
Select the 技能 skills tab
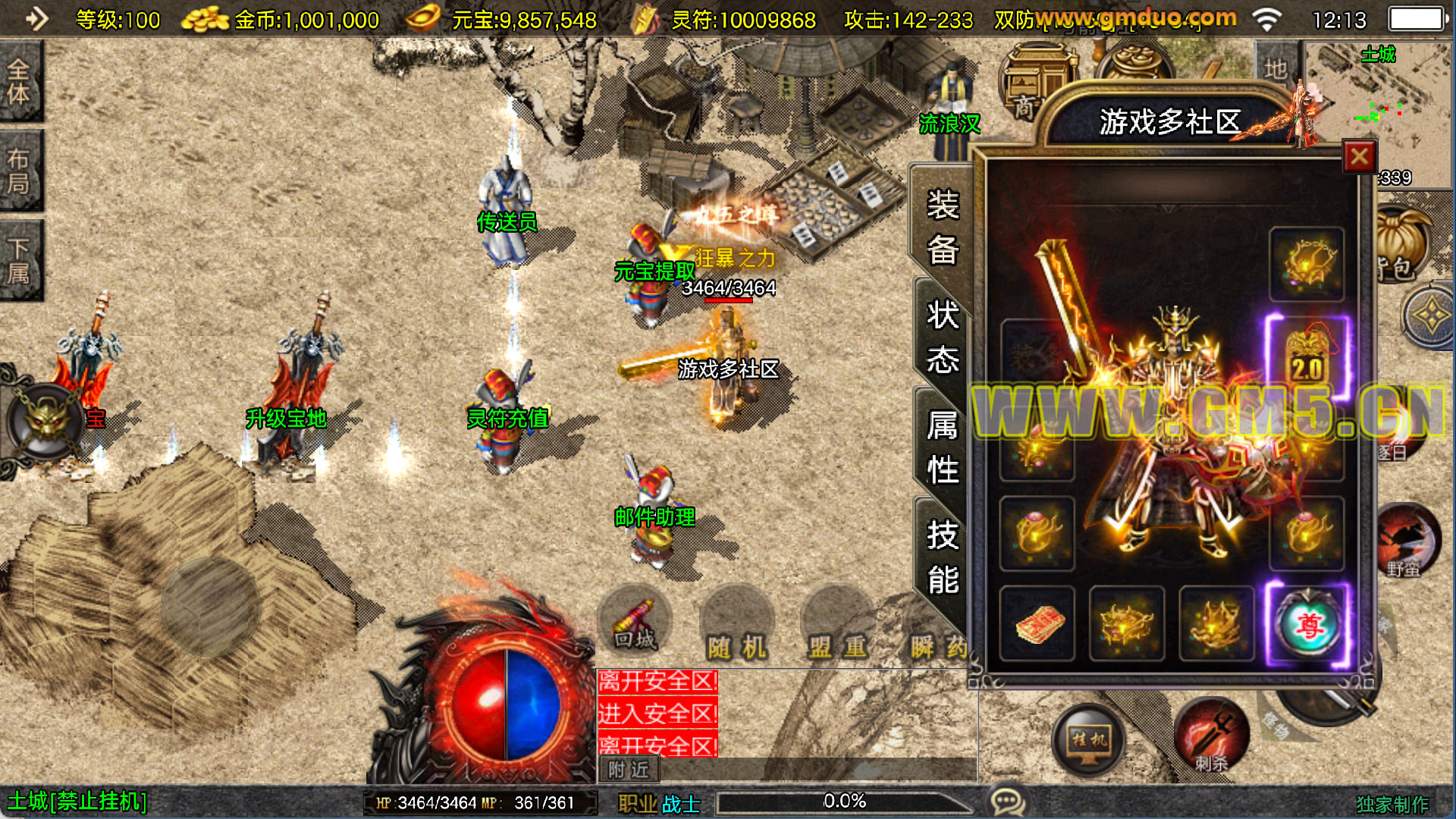click(943, 557)
